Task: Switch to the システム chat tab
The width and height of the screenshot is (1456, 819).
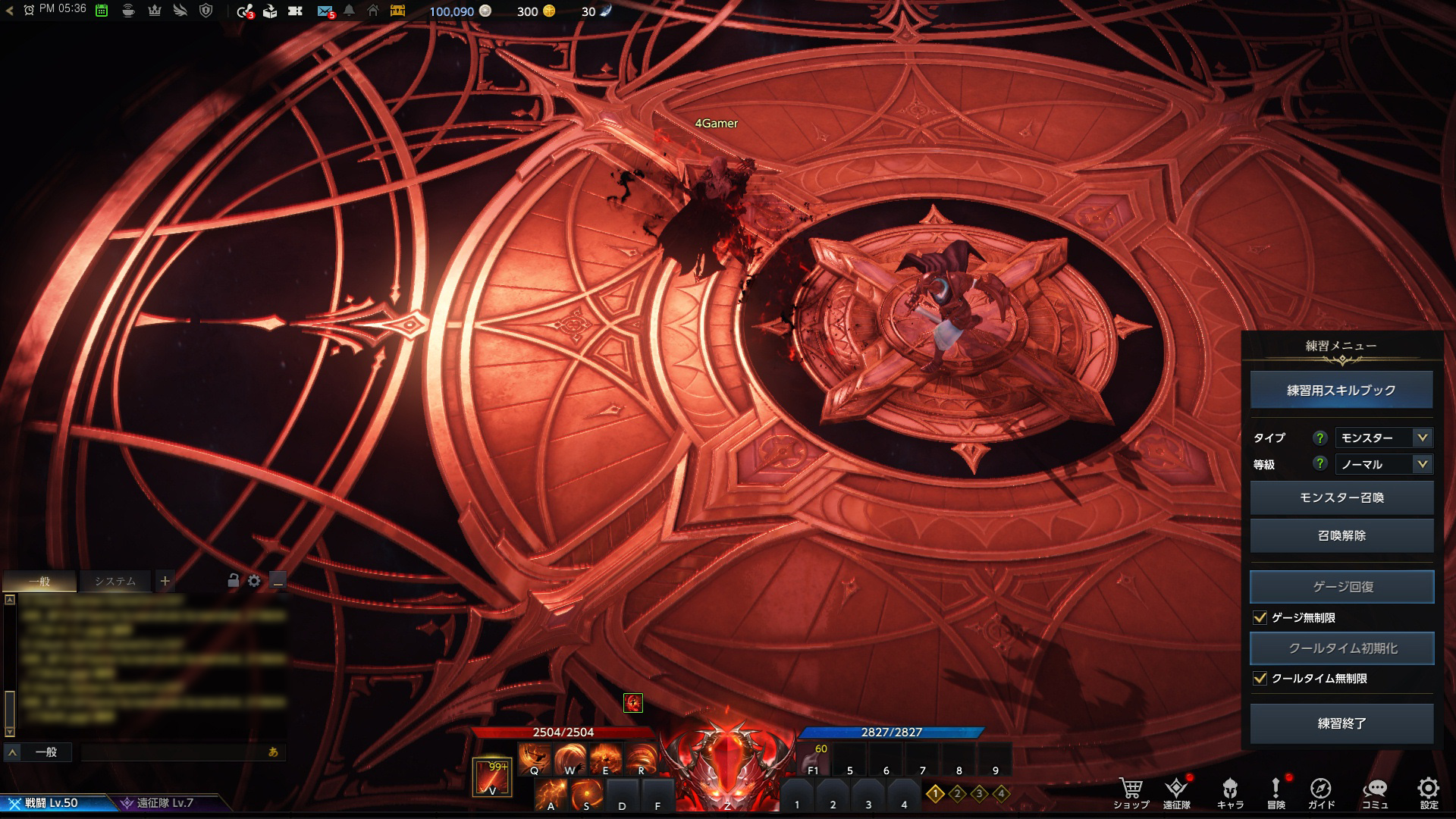Action: (x=115, y=582)
